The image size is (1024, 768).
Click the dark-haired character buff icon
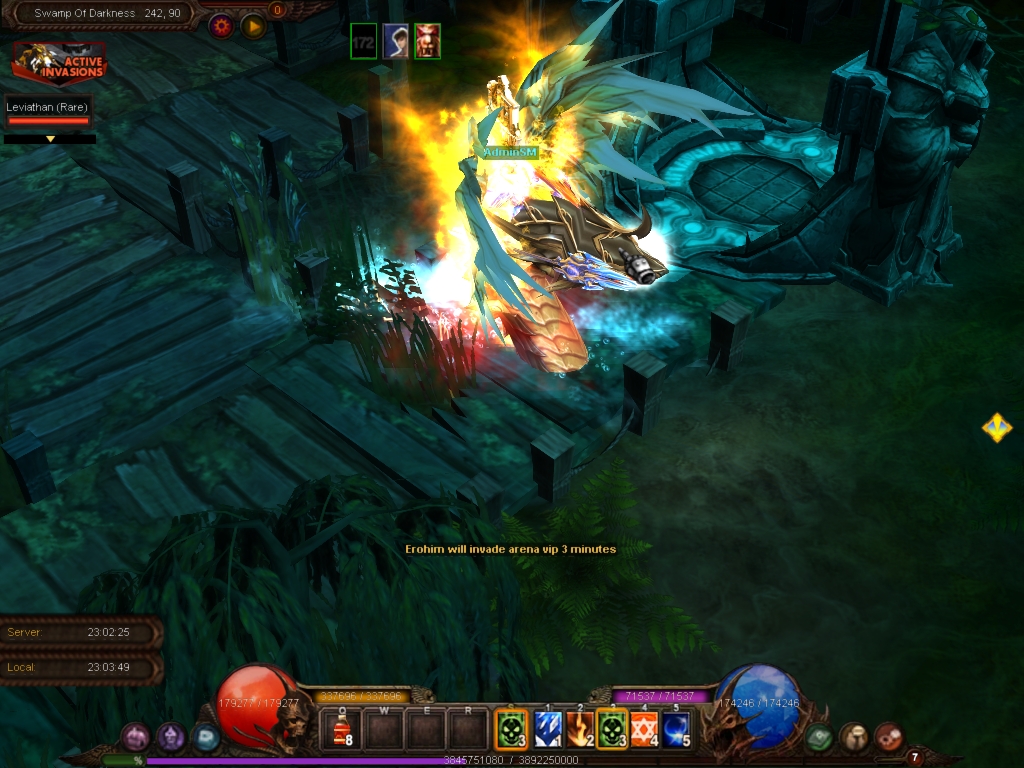396,41
